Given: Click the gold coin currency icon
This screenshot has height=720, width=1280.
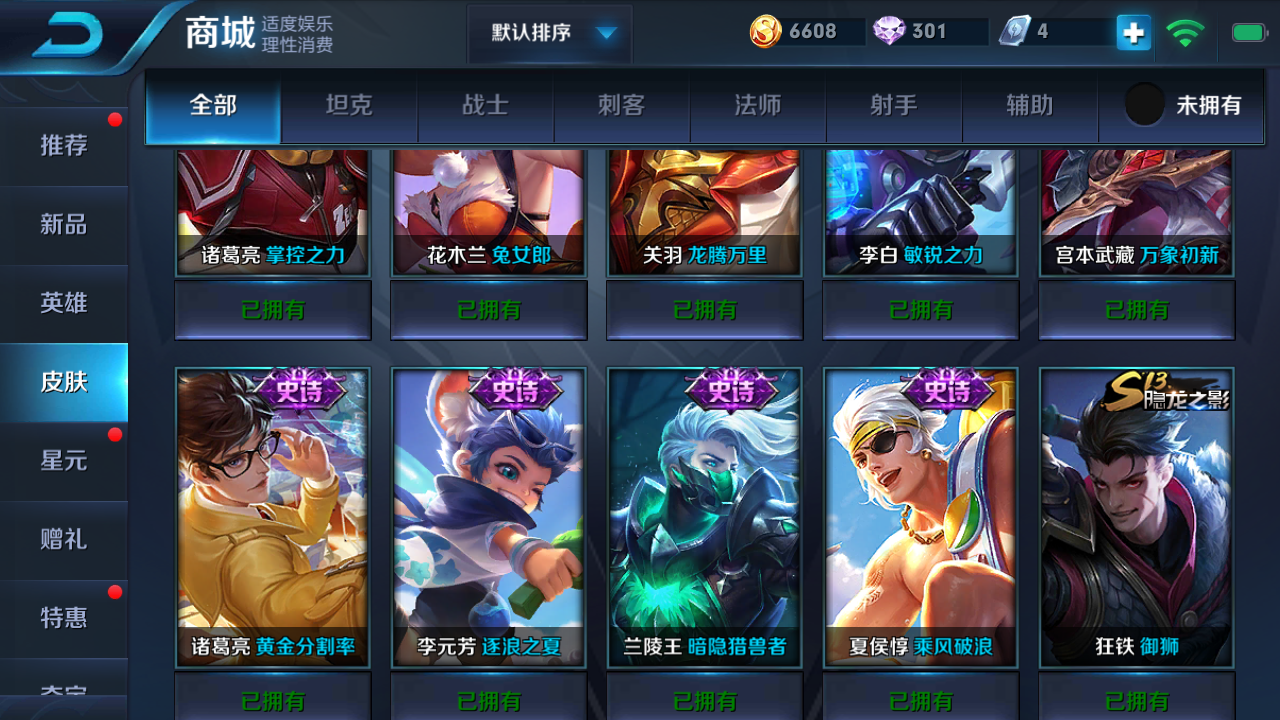Looking at the screenshot, I should tap(767, 31).
